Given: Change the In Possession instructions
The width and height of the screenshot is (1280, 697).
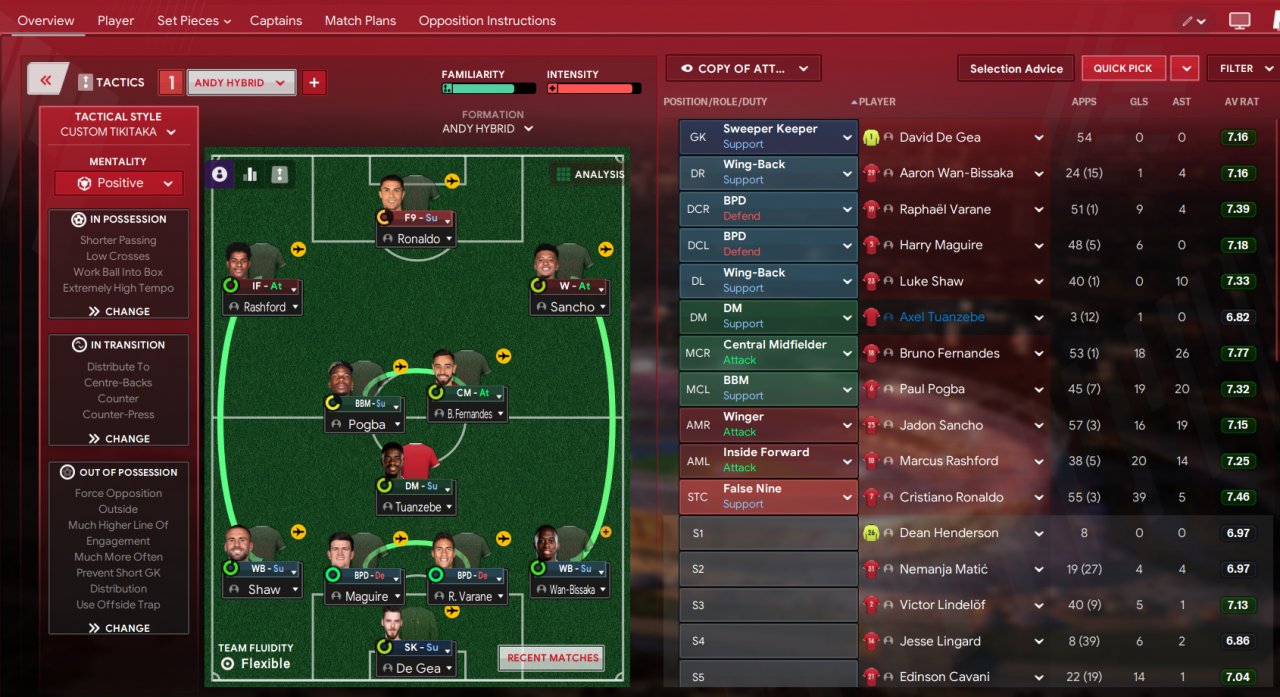Looking at the screenshot, I should [x=119, y=311].
